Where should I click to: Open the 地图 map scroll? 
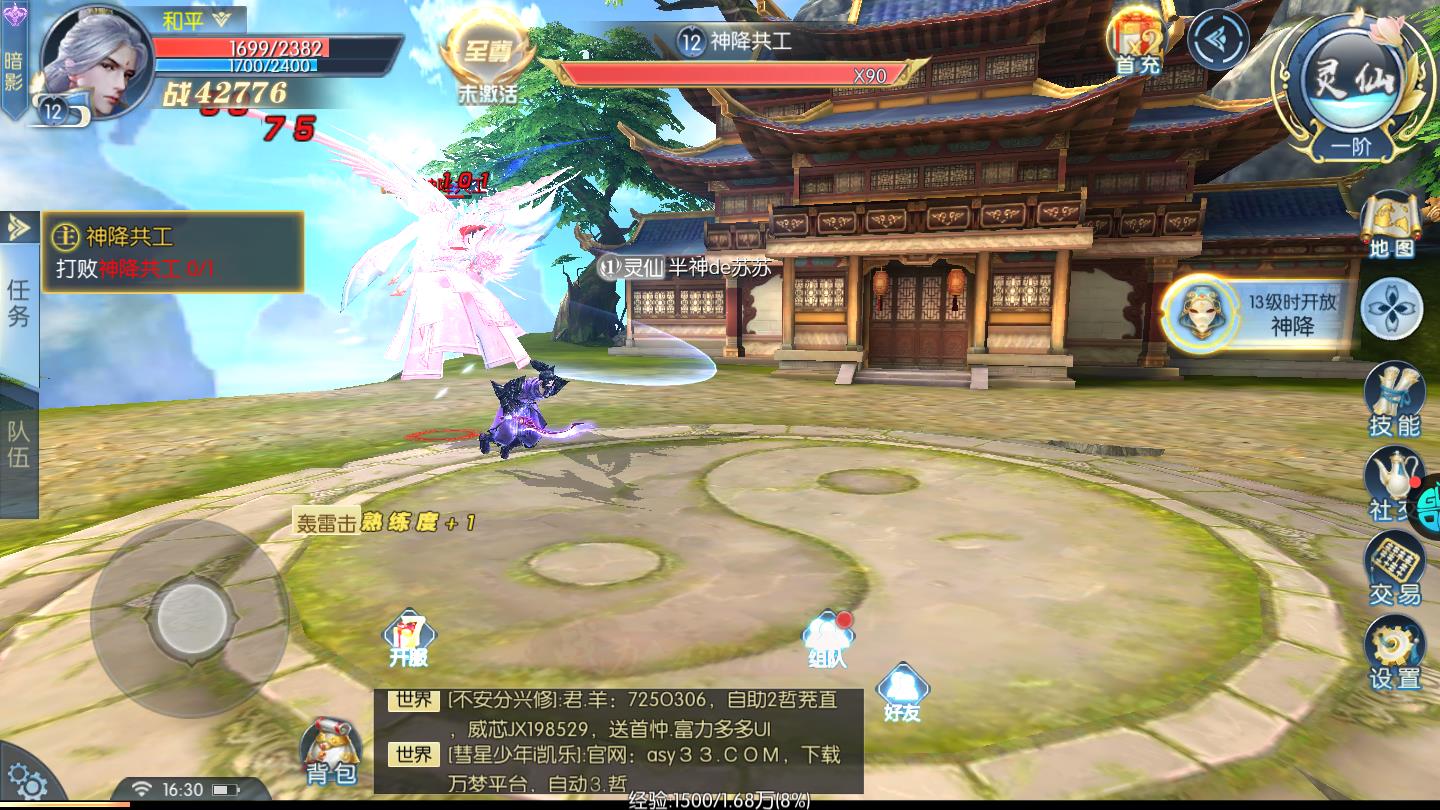[x=1391, y=225]
